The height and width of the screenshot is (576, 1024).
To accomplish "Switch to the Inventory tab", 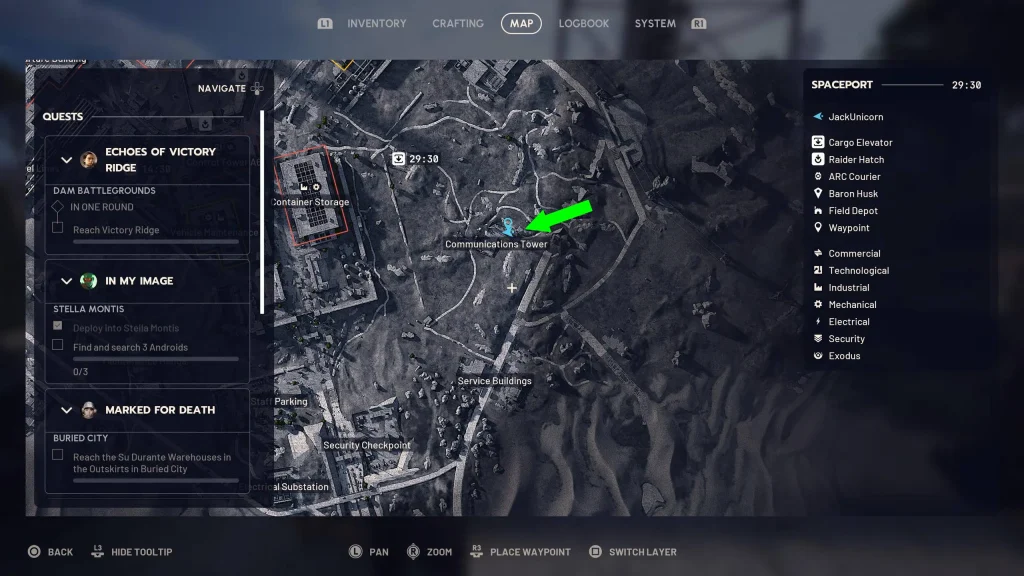I will (376, 23).
